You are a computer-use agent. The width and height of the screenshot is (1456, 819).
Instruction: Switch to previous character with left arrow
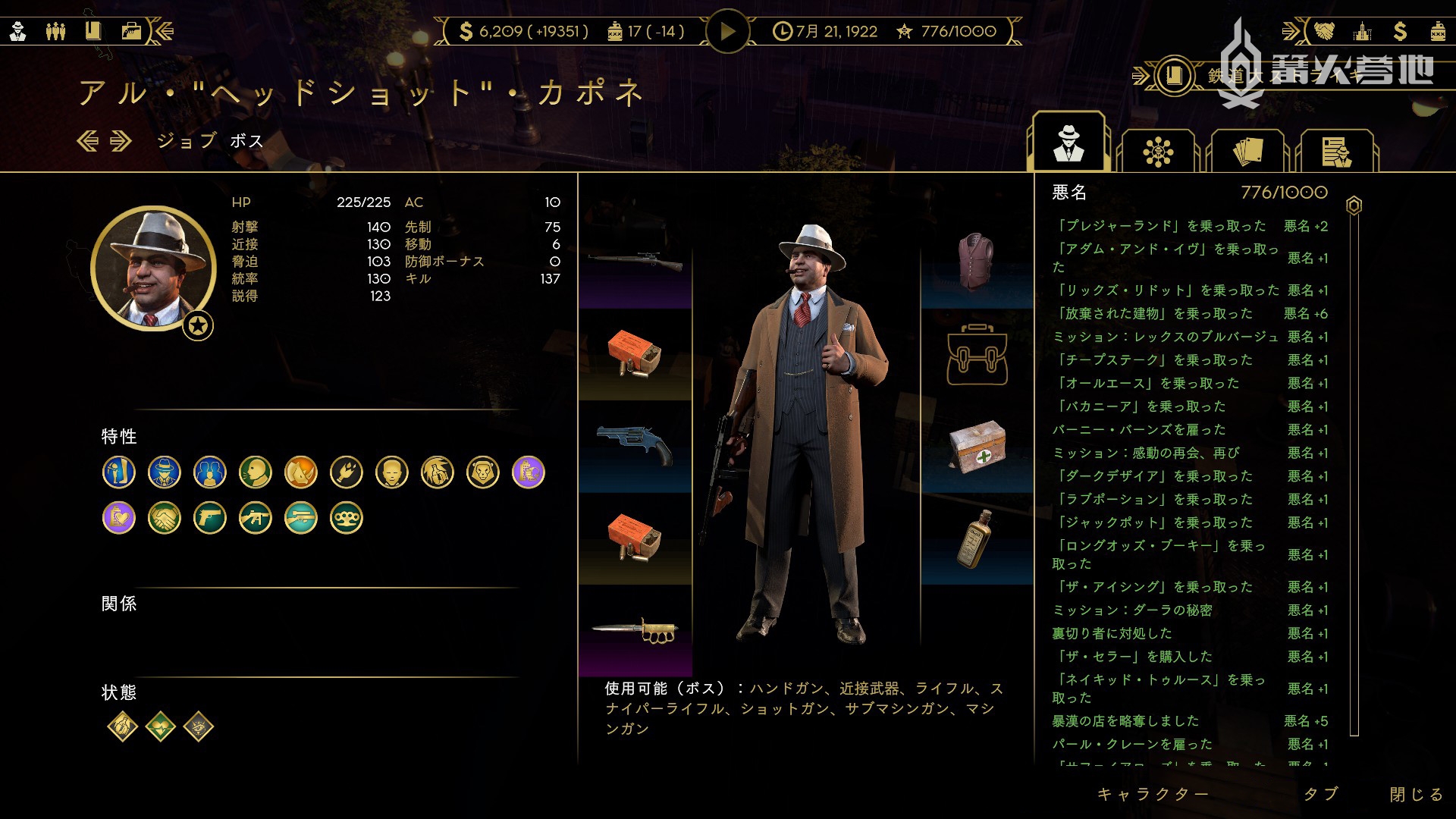[88, 141]
